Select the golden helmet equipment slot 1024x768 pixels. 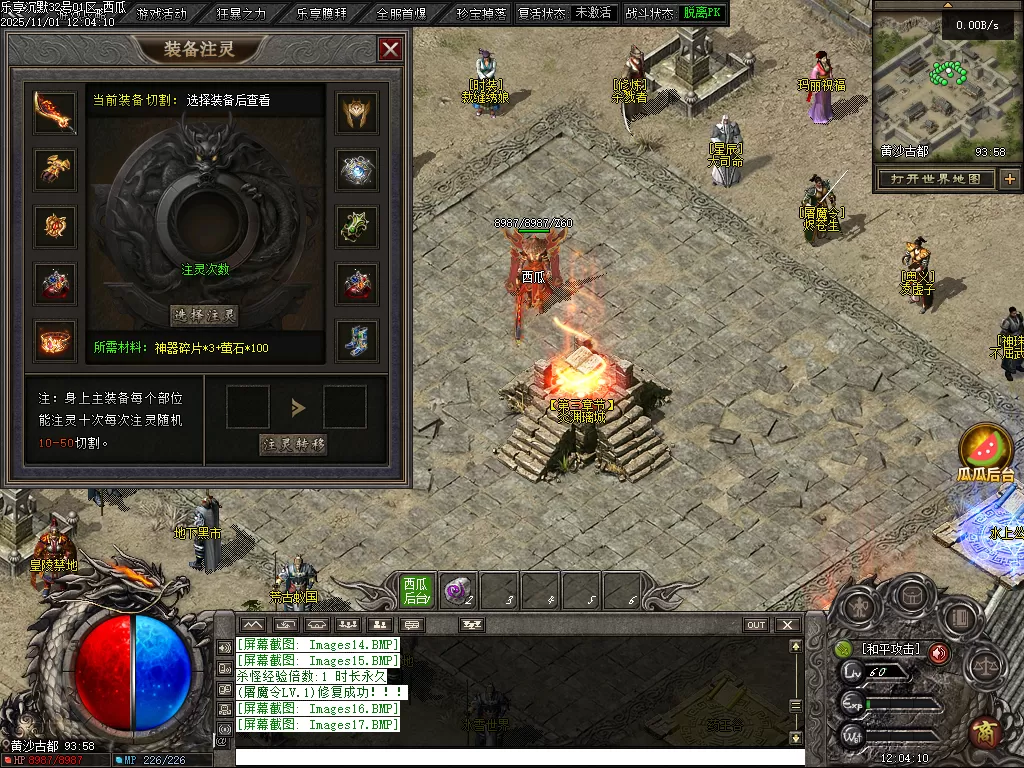[357, 113]
